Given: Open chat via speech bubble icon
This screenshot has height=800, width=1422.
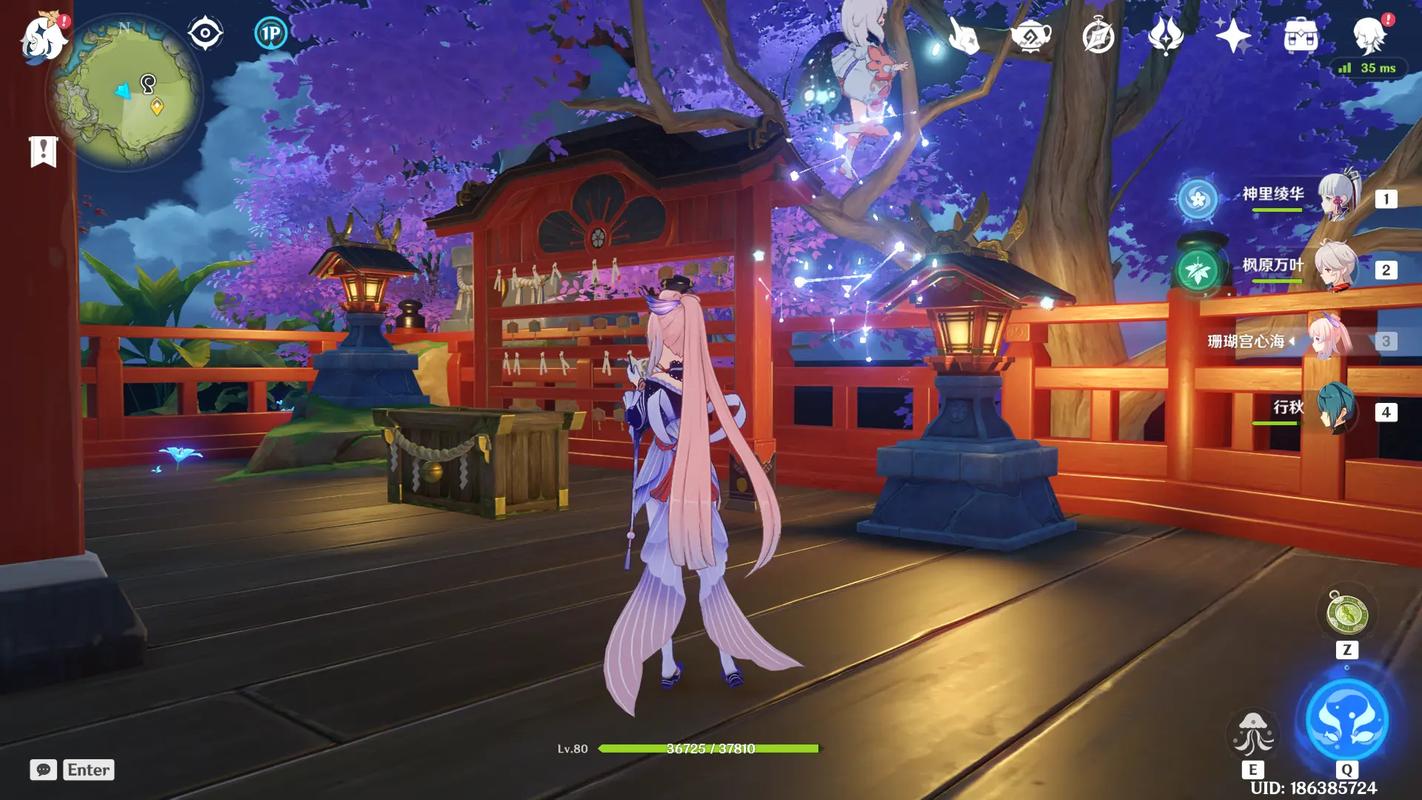Looking at the screenshot, I should coord(42,767).
